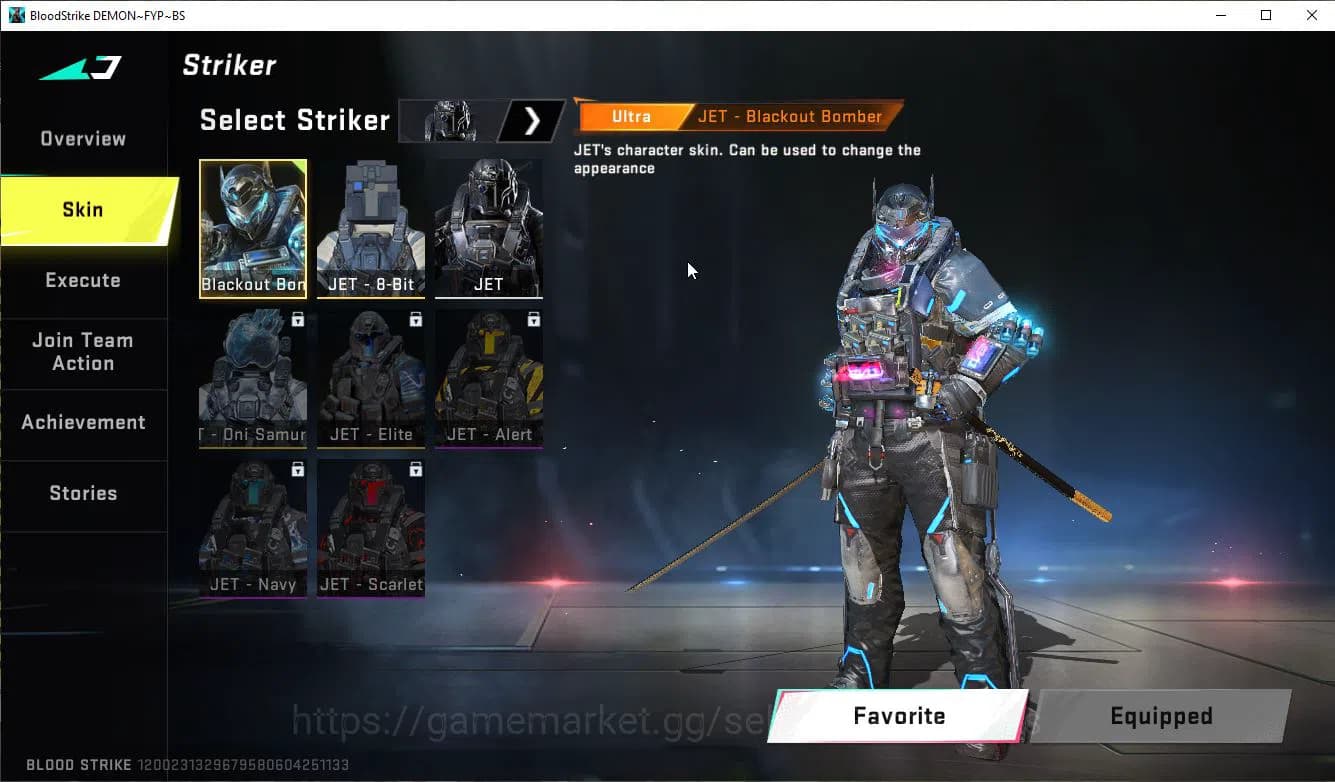Click the BloodStrike logo in the sidebar

click(x=77, y=66)
